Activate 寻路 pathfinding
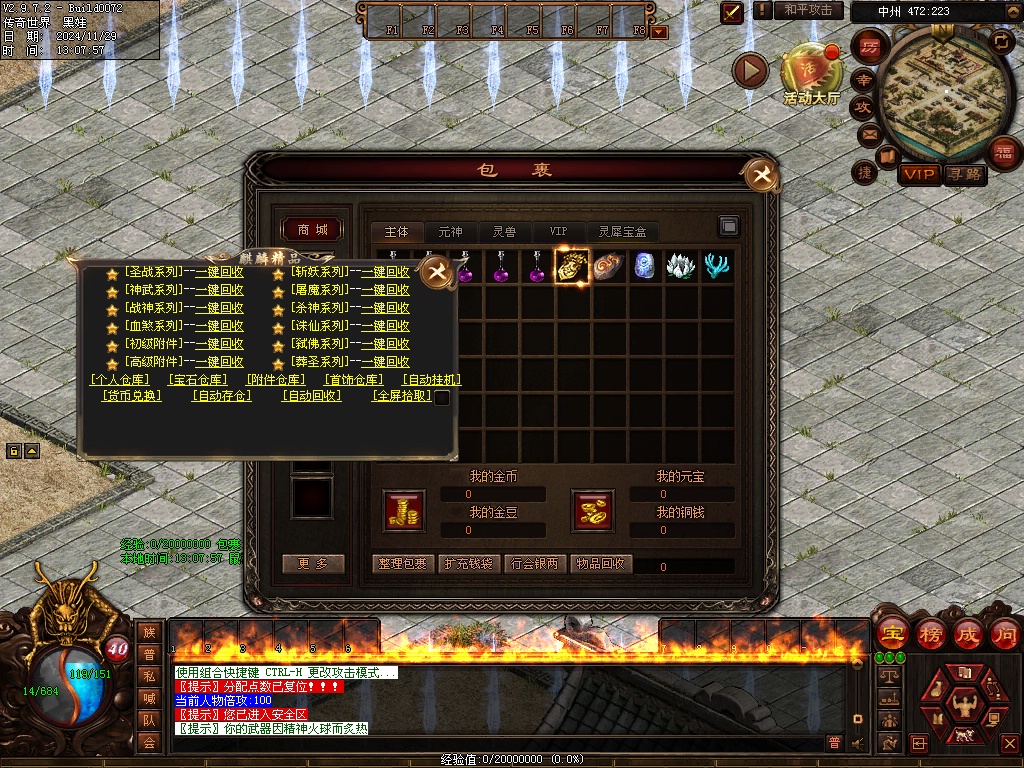Screen dimensions: 1024x768 (x=965, y=175)
